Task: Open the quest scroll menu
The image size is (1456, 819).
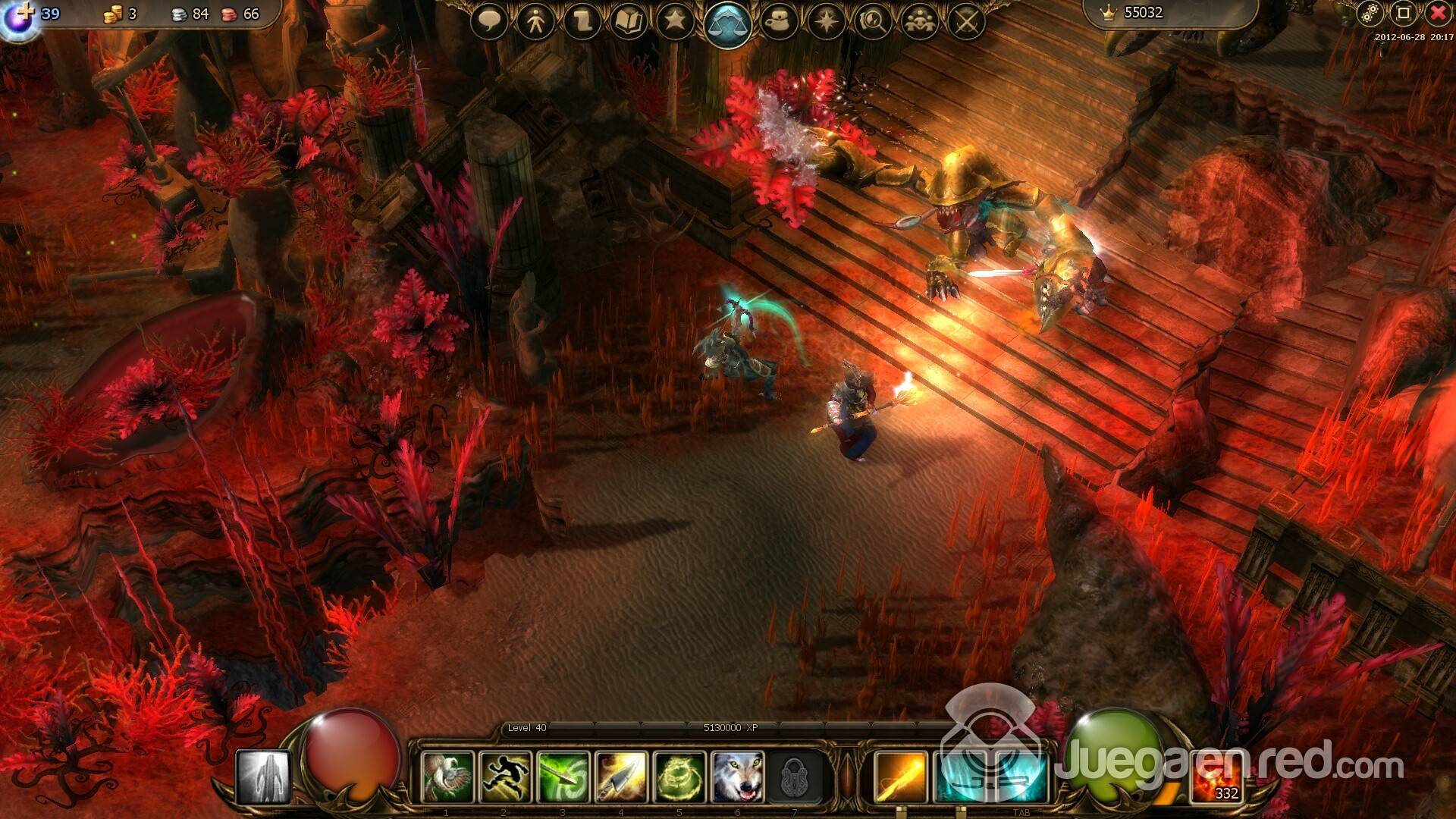Action: coord(582,21)
